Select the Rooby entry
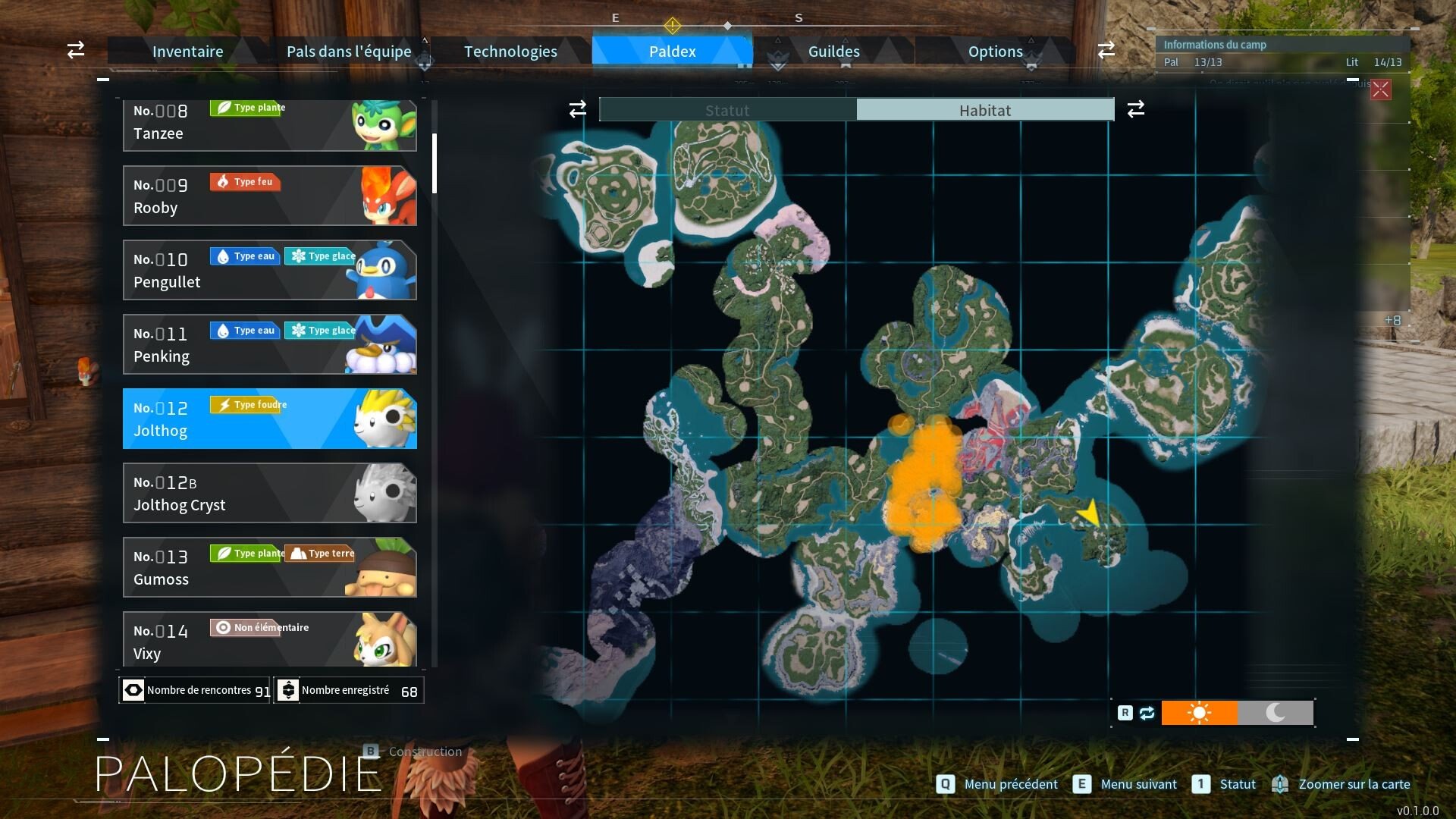 (x=269, y=196)
